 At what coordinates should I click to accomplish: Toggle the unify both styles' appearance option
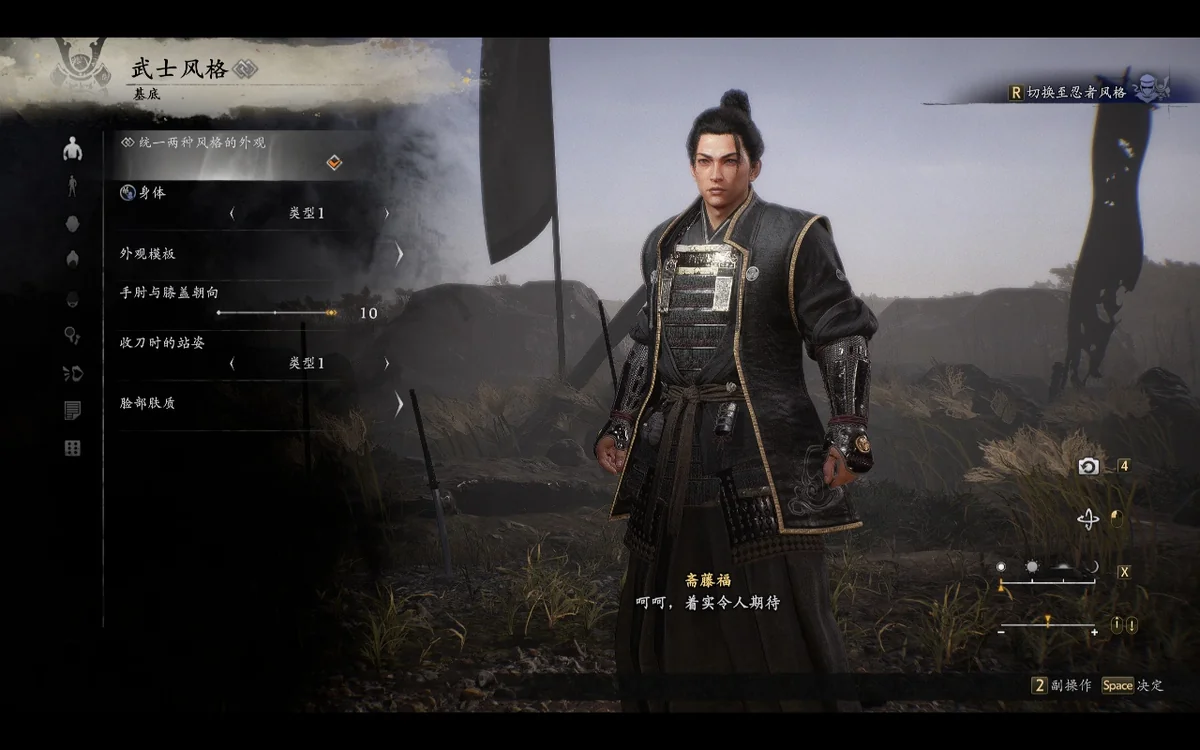334,163
